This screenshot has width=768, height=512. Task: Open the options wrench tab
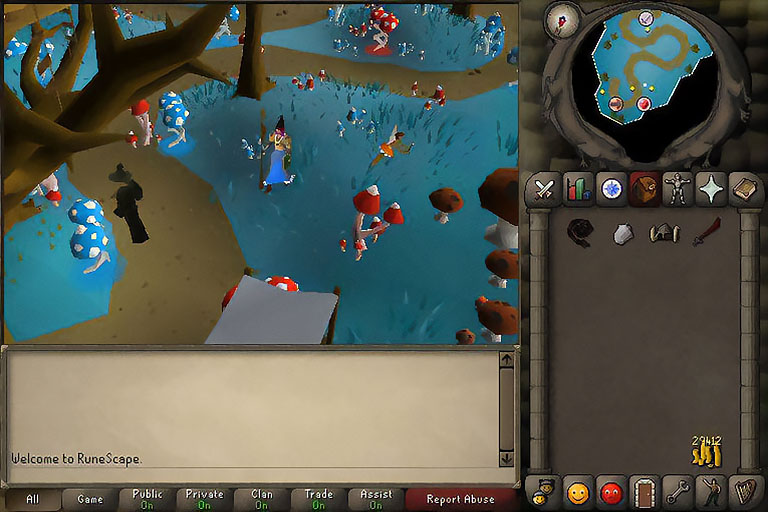click(x=678, y=492)
